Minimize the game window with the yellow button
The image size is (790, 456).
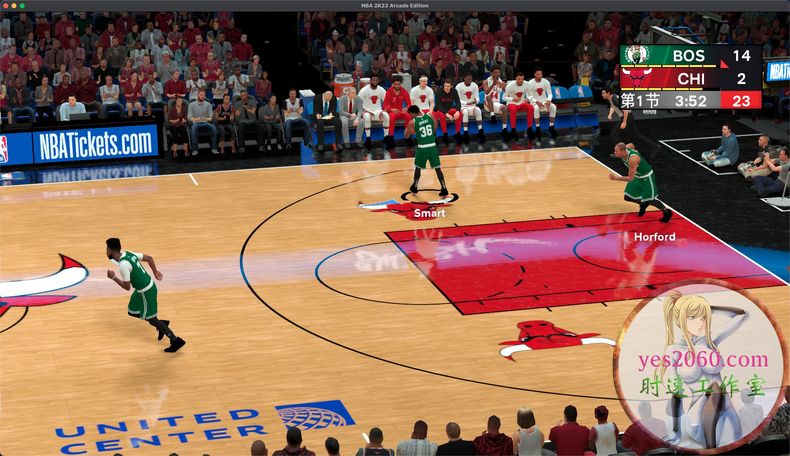click(14, 5)
